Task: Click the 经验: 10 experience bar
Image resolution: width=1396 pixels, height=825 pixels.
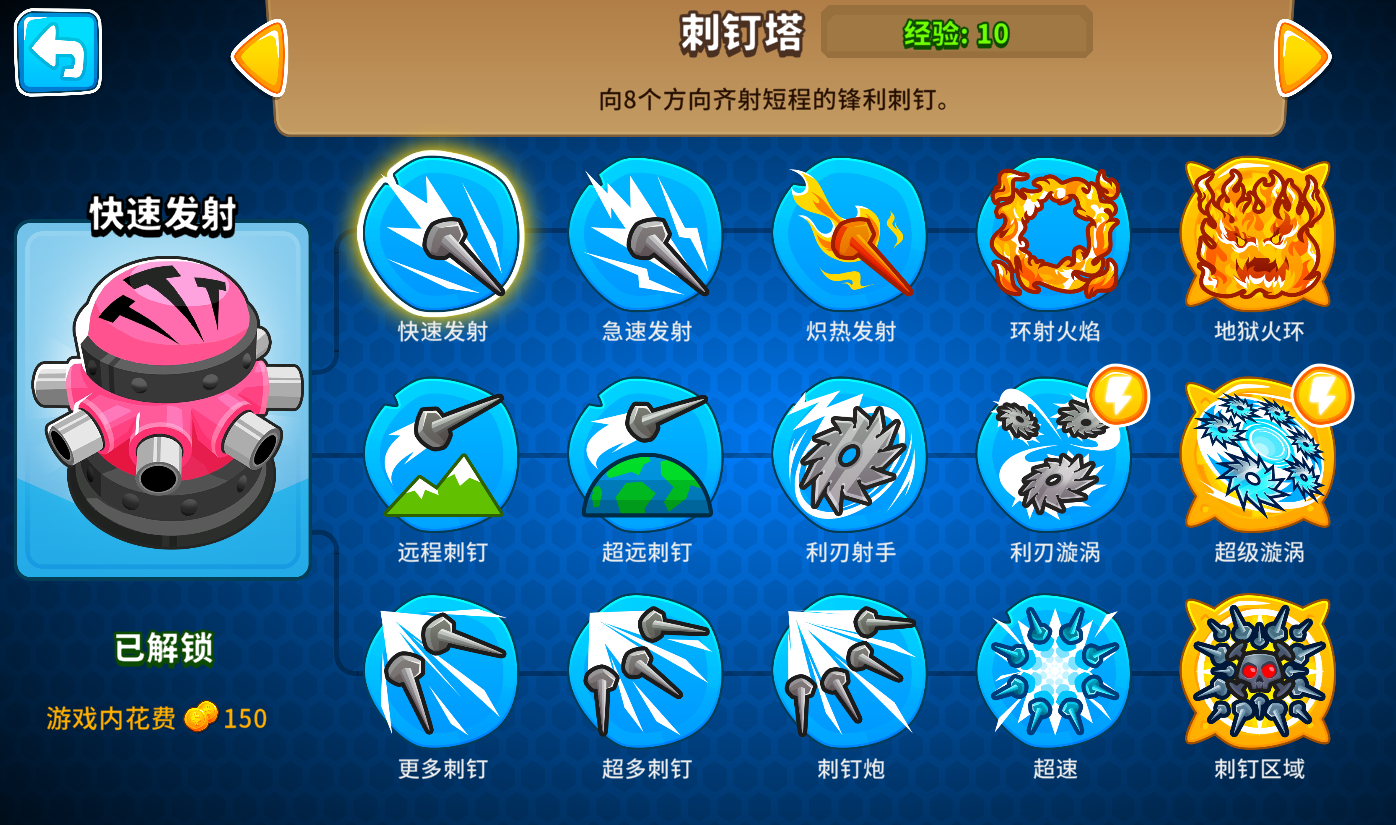Action: point(956,33)
